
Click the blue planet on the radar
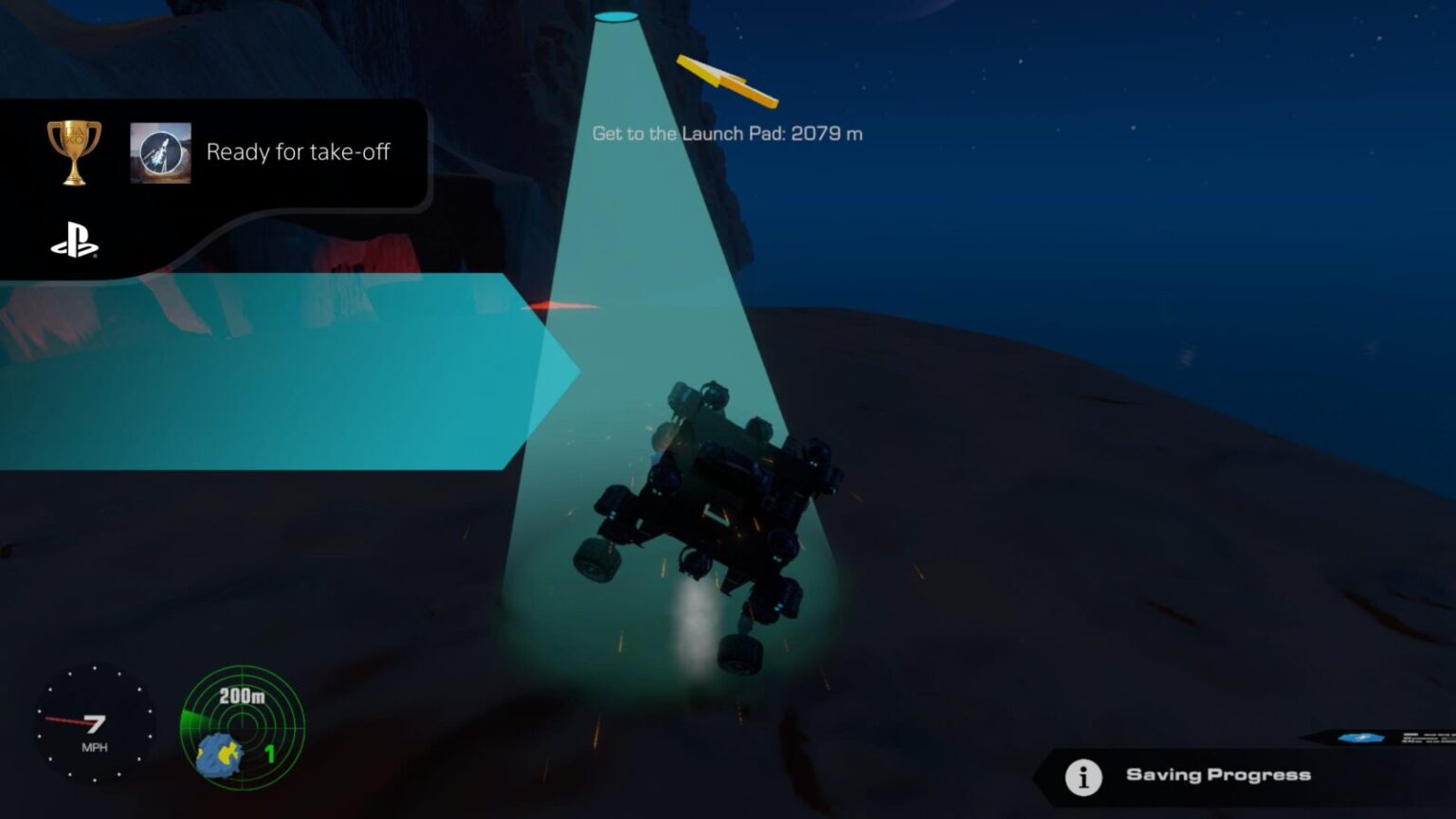tap(219, 755)
